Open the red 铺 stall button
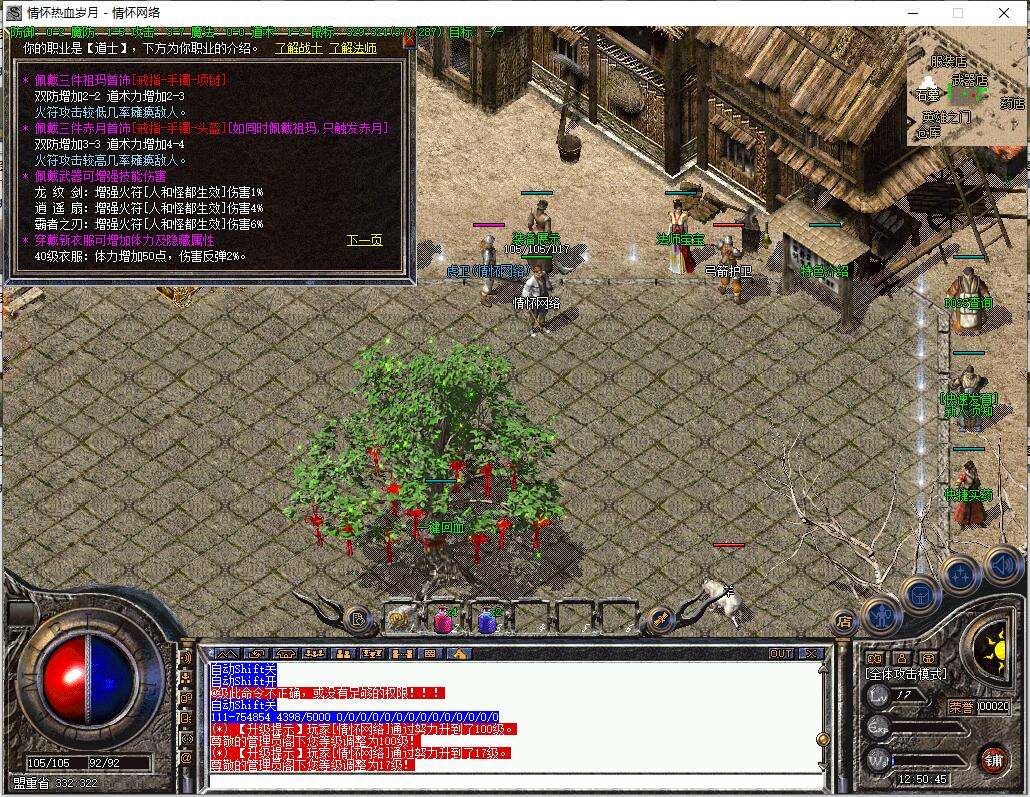The width and height of the screenshot is (1030, 797). 993,759
